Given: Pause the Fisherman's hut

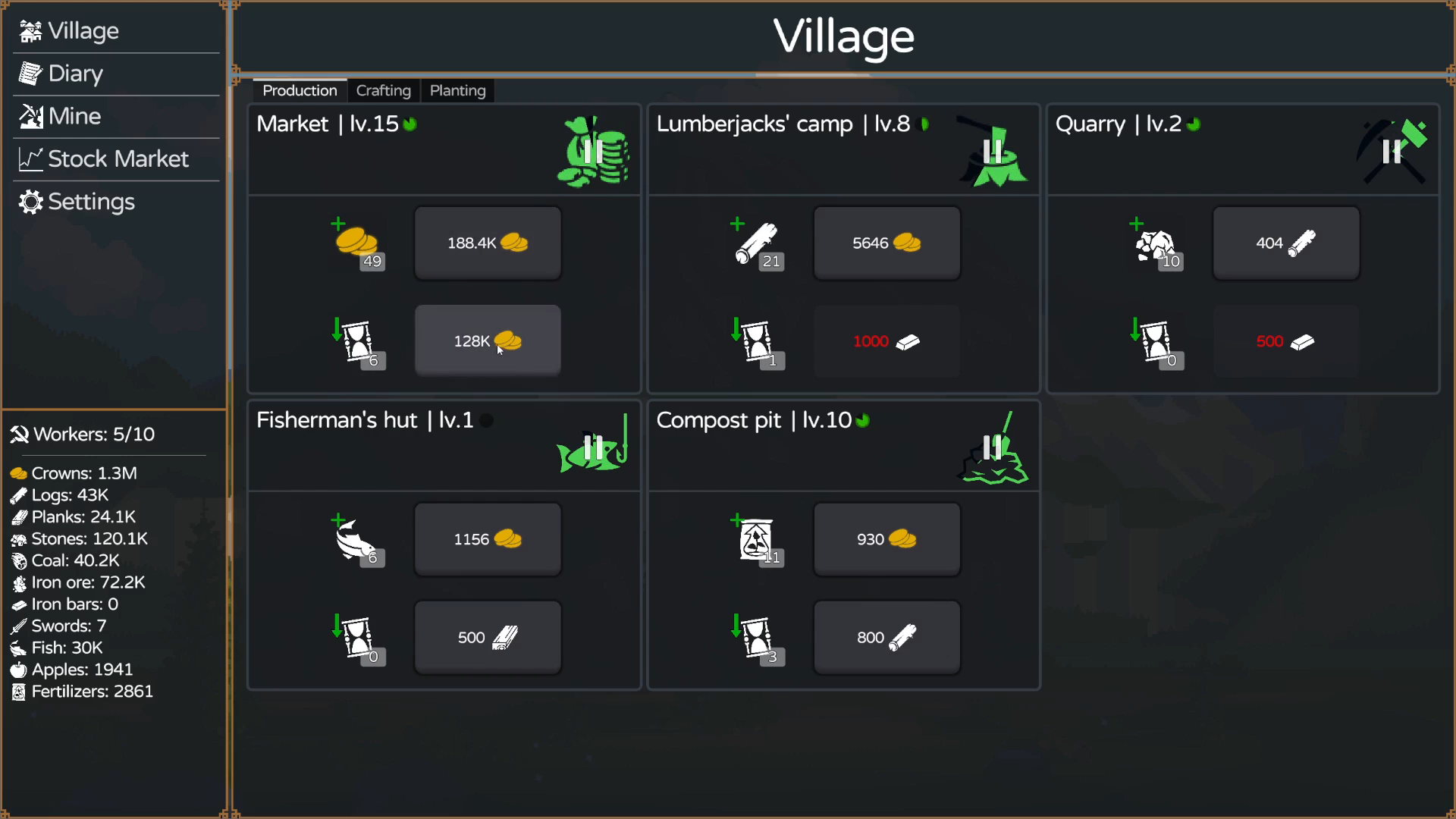Looking at the screenshot, I should click(x=594, y=447).
